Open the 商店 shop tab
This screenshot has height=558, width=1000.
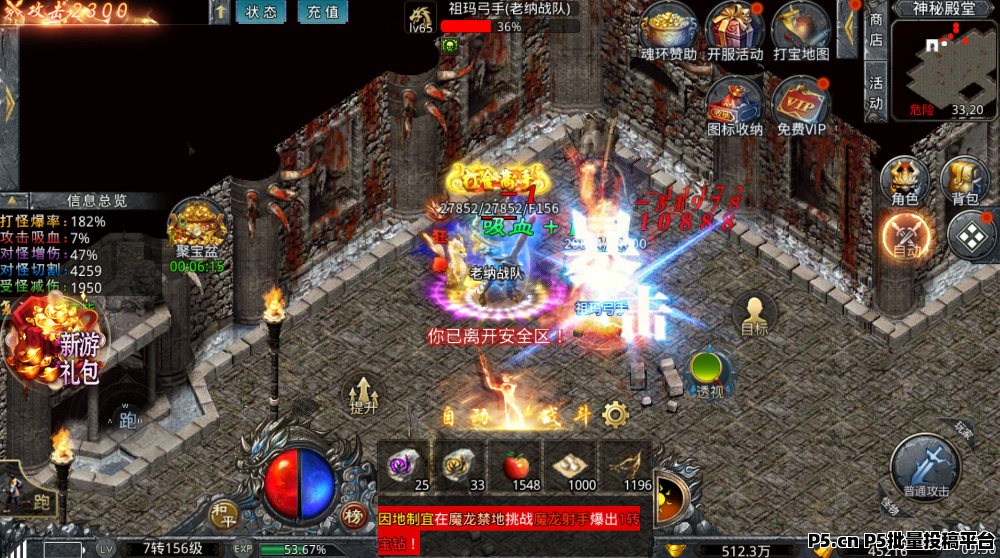pos(877,29)
